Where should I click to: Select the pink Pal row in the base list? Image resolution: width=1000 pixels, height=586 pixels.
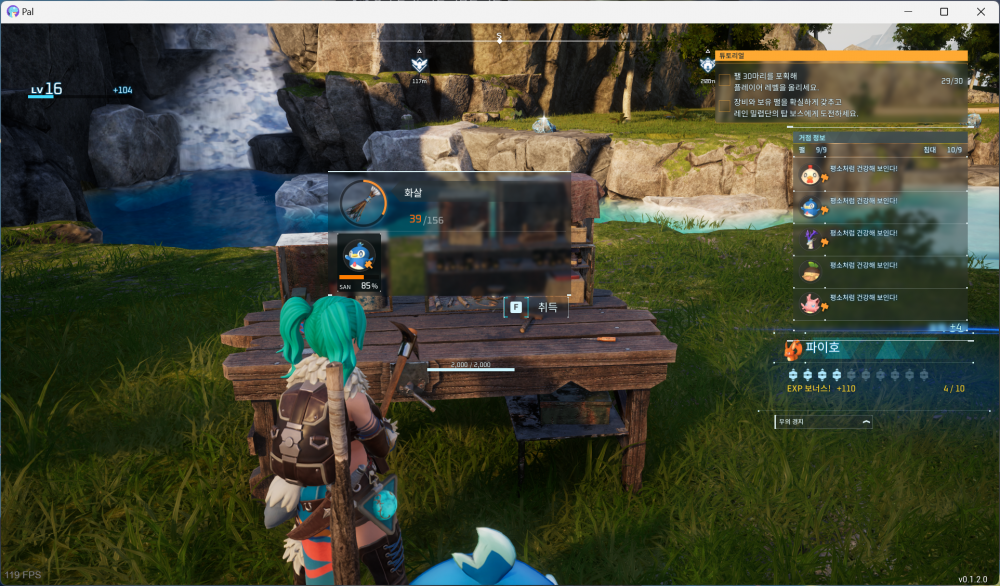tap(880, 302)
